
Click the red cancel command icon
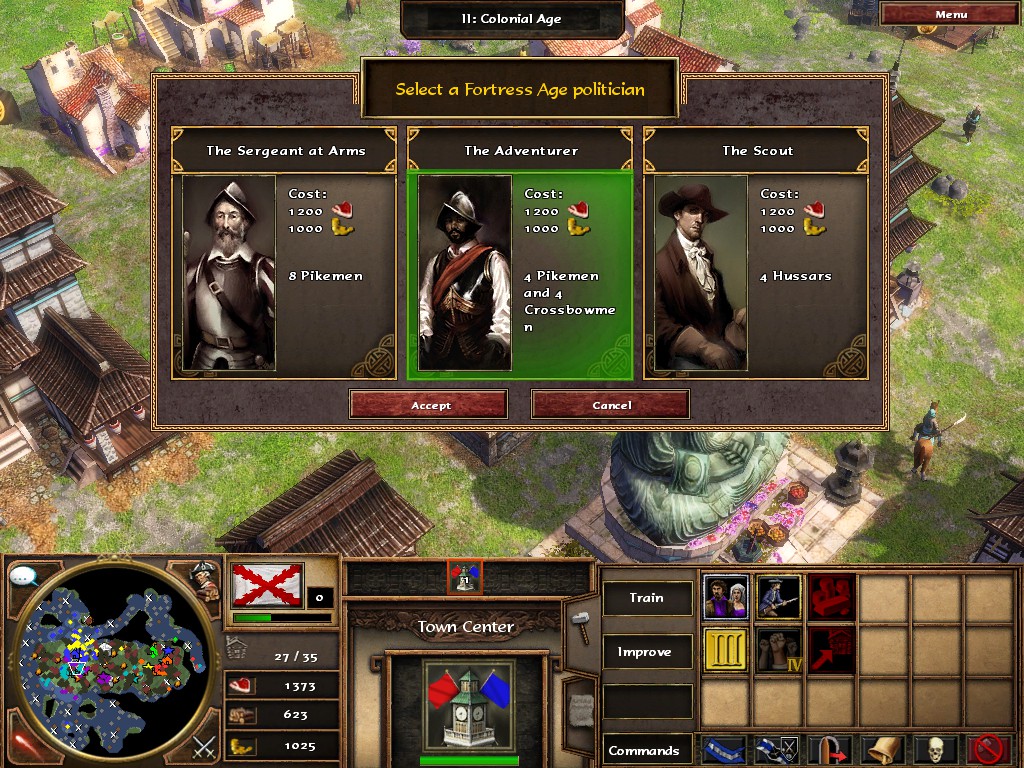tap(989, 750)
